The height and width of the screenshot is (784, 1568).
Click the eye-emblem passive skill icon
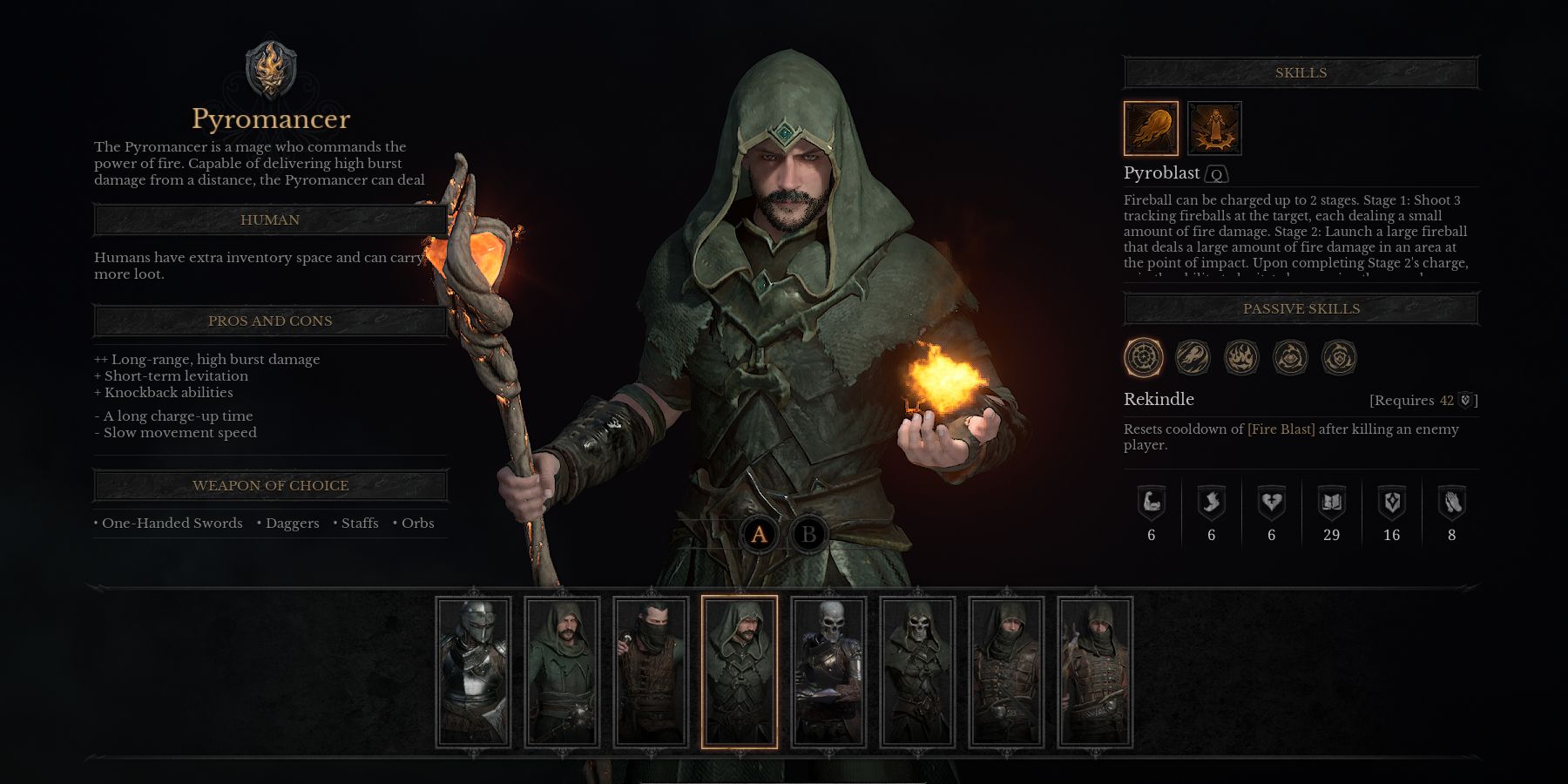[1290, 358]
